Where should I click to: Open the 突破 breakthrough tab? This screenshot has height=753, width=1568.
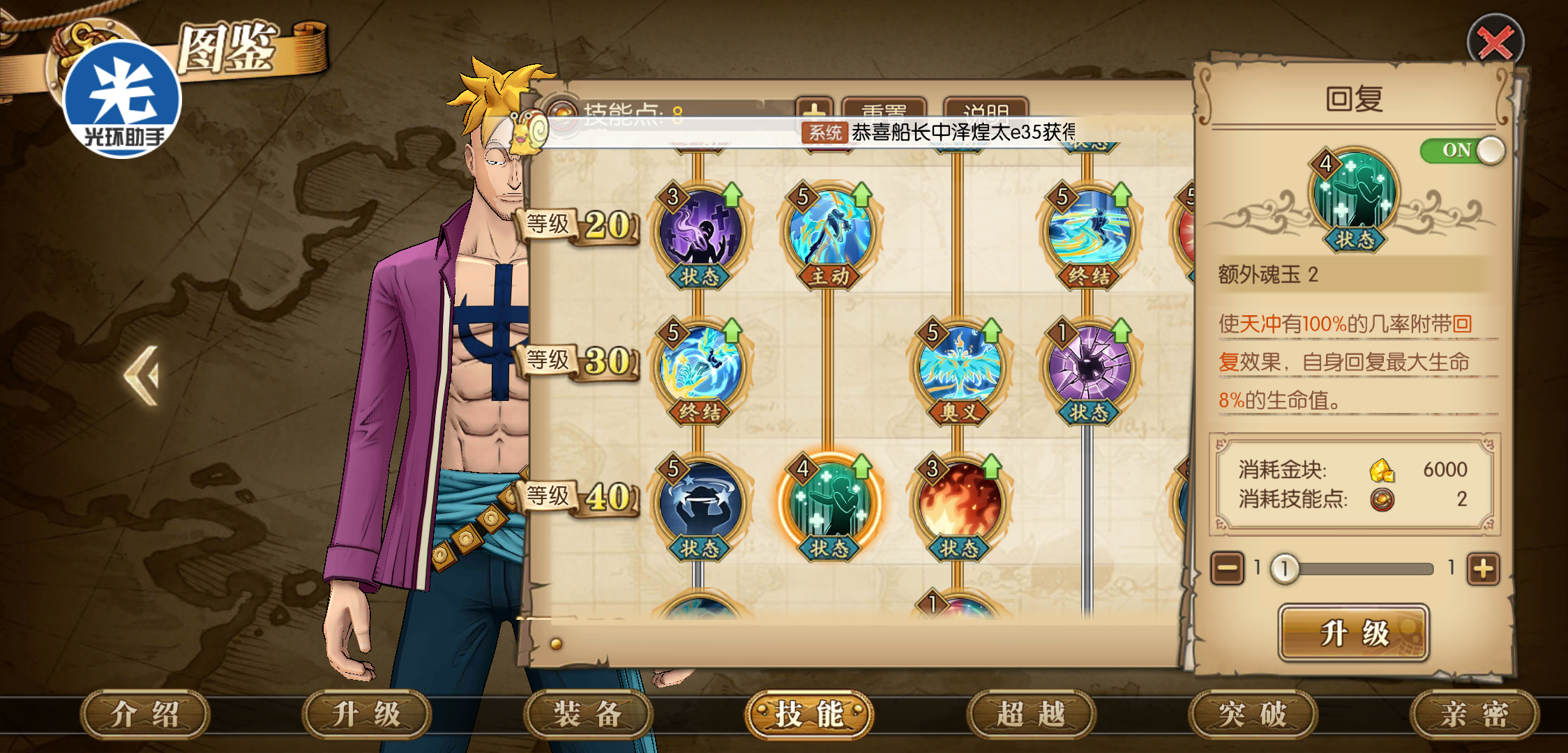click(1253, 714)
